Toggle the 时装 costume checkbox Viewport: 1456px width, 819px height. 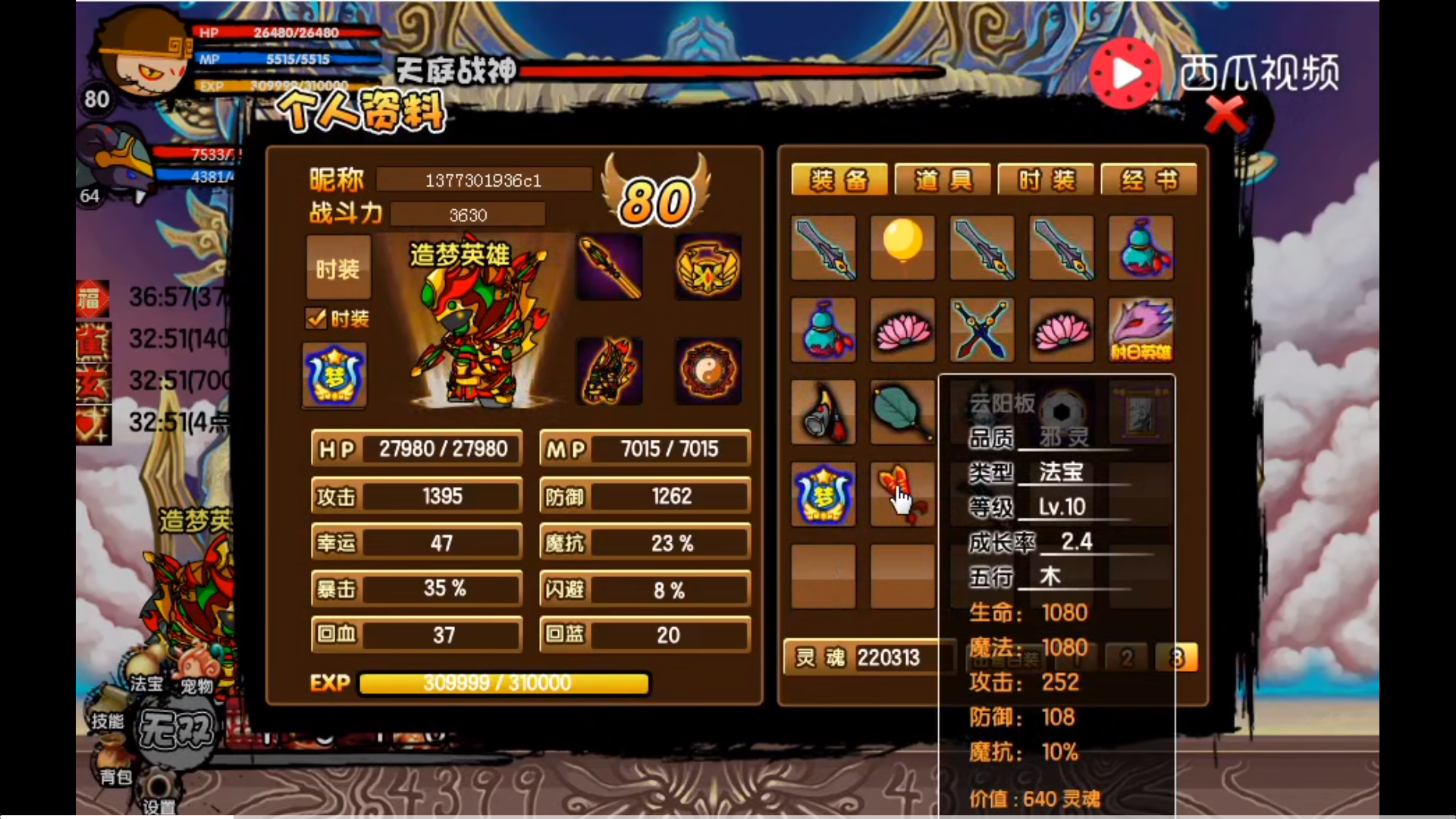pos(316,318)
